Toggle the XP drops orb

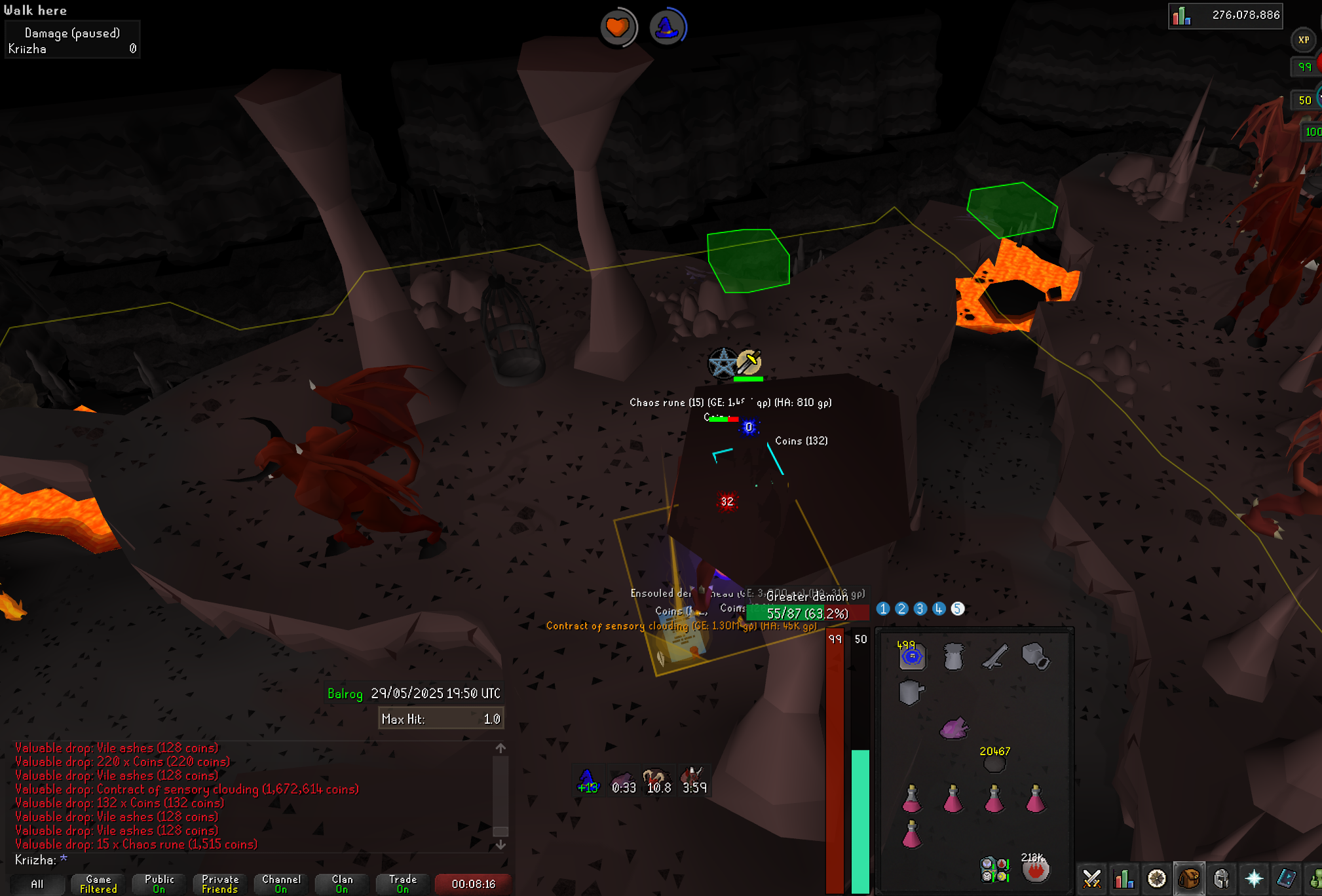(1304, 40)
